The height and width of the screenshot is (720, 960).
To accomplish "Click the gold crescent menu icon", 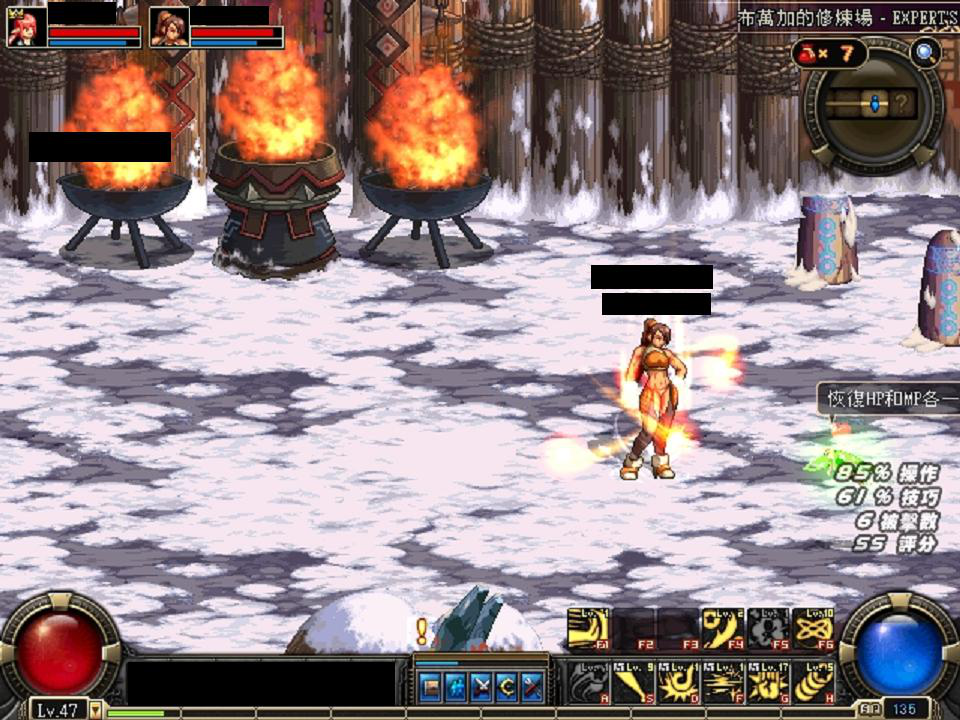I will [506, 686].
